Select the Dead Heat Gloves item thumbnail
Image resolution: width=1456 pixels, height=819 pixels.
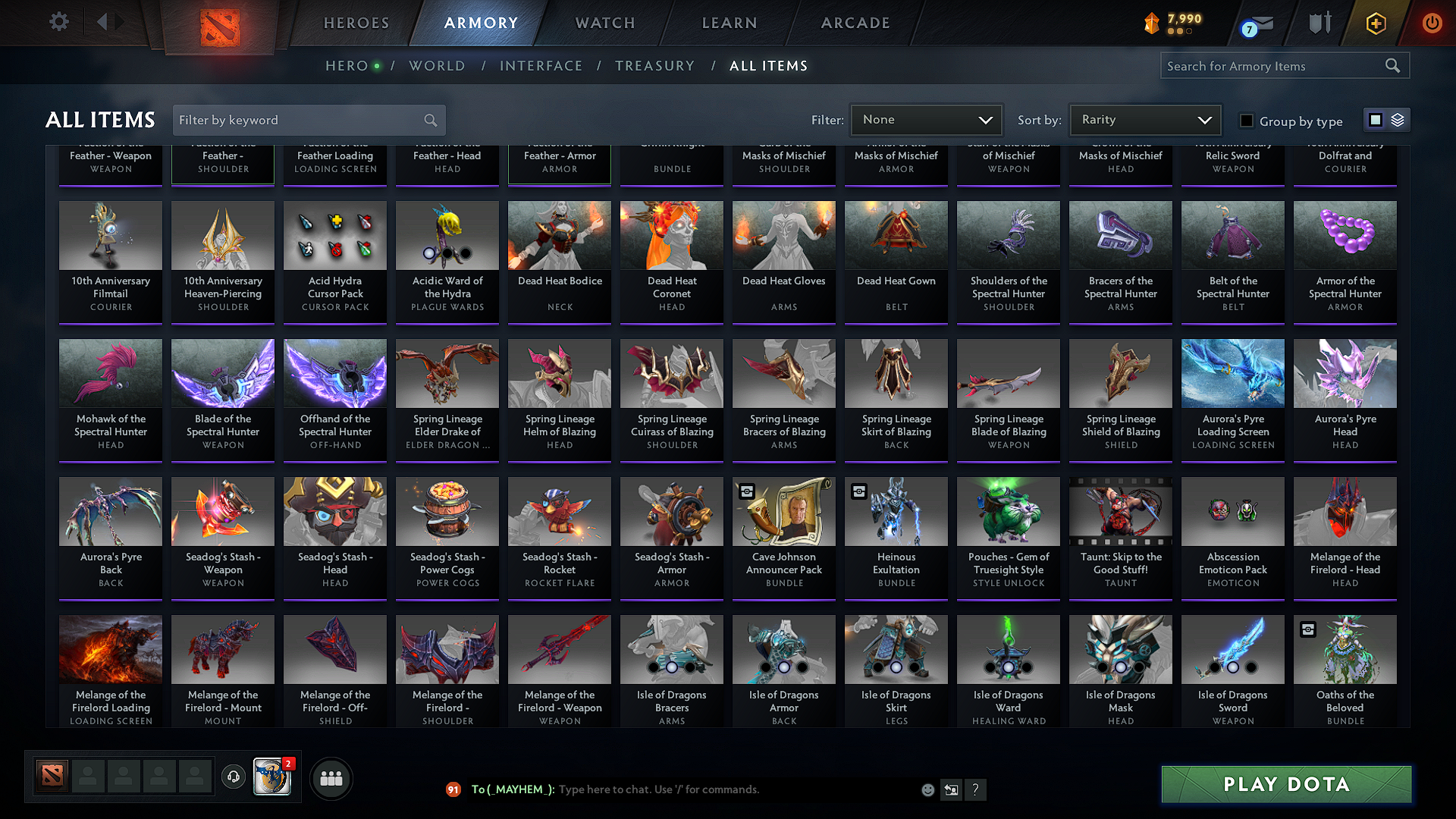click(783, 235)
